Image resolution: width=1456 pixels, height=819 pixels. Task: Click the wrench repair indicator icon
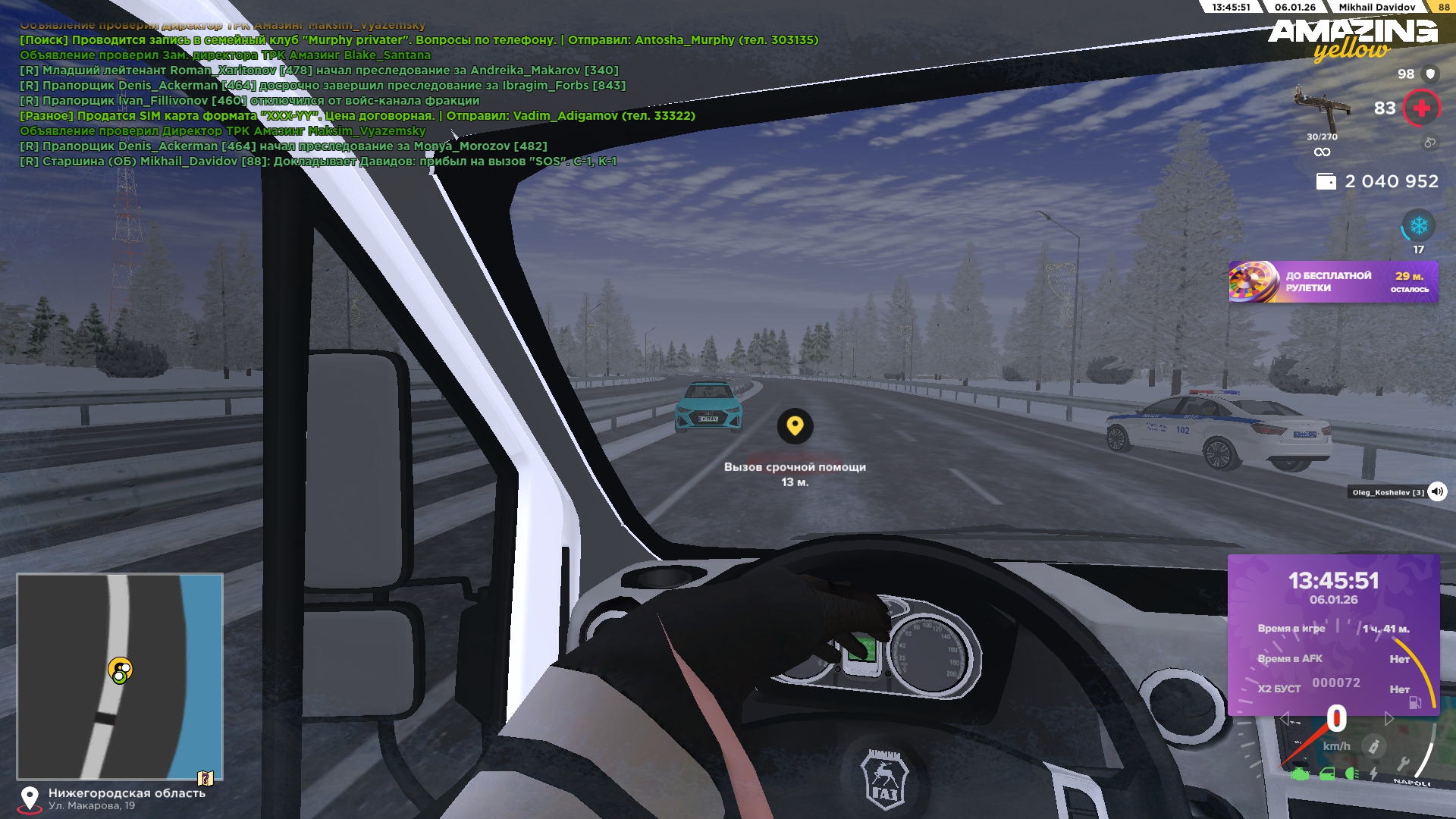[x=1403, y=764]
